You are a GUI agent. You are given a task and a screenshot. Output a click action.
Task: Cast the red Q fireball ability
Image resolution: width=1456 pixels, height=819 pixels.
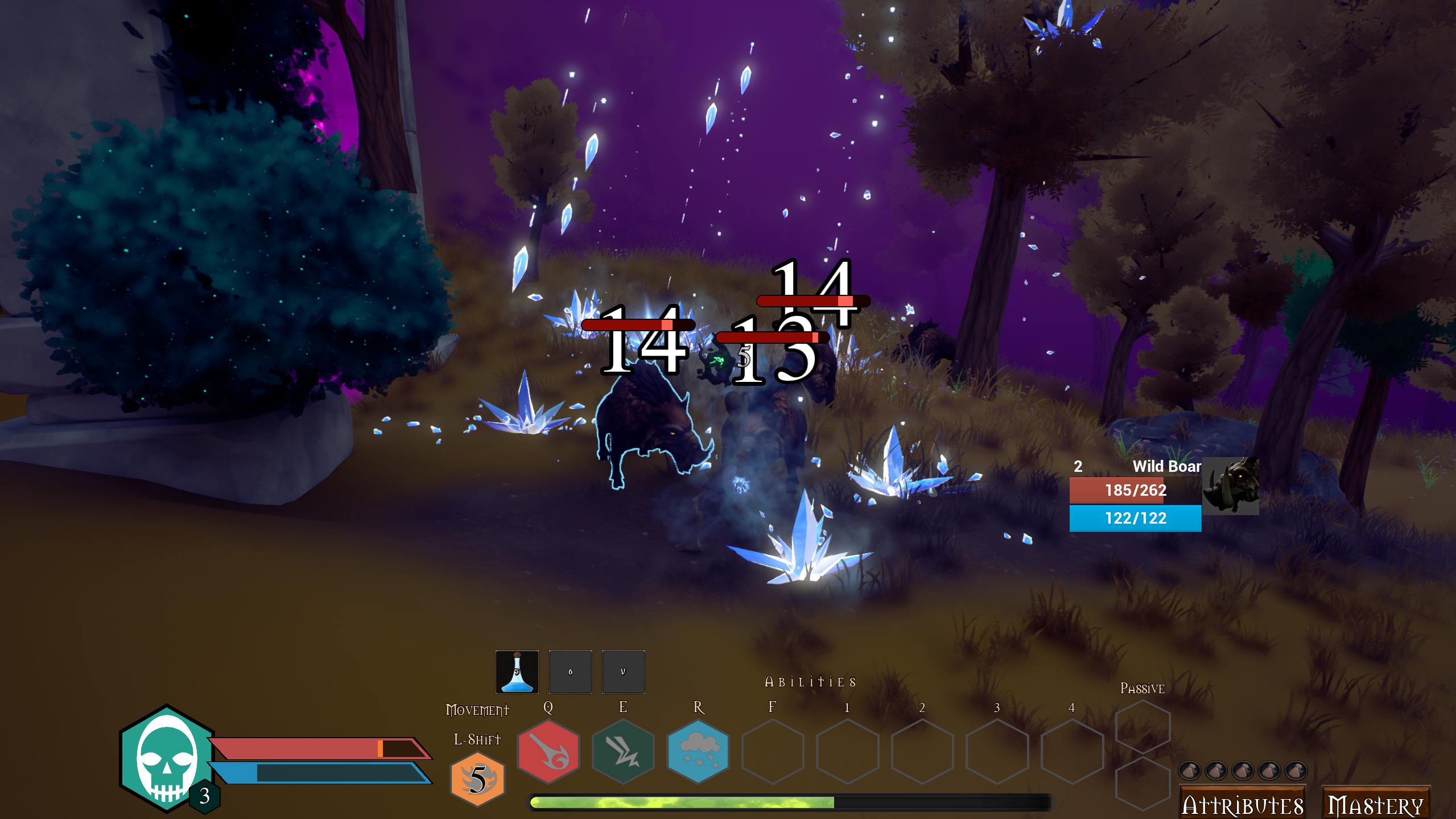pos(547,751)
